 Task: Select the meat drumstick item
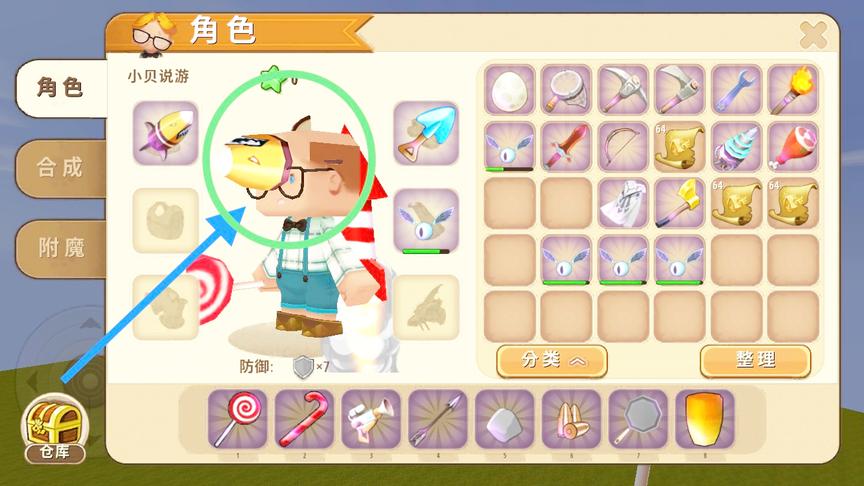(x=793, y=147)
